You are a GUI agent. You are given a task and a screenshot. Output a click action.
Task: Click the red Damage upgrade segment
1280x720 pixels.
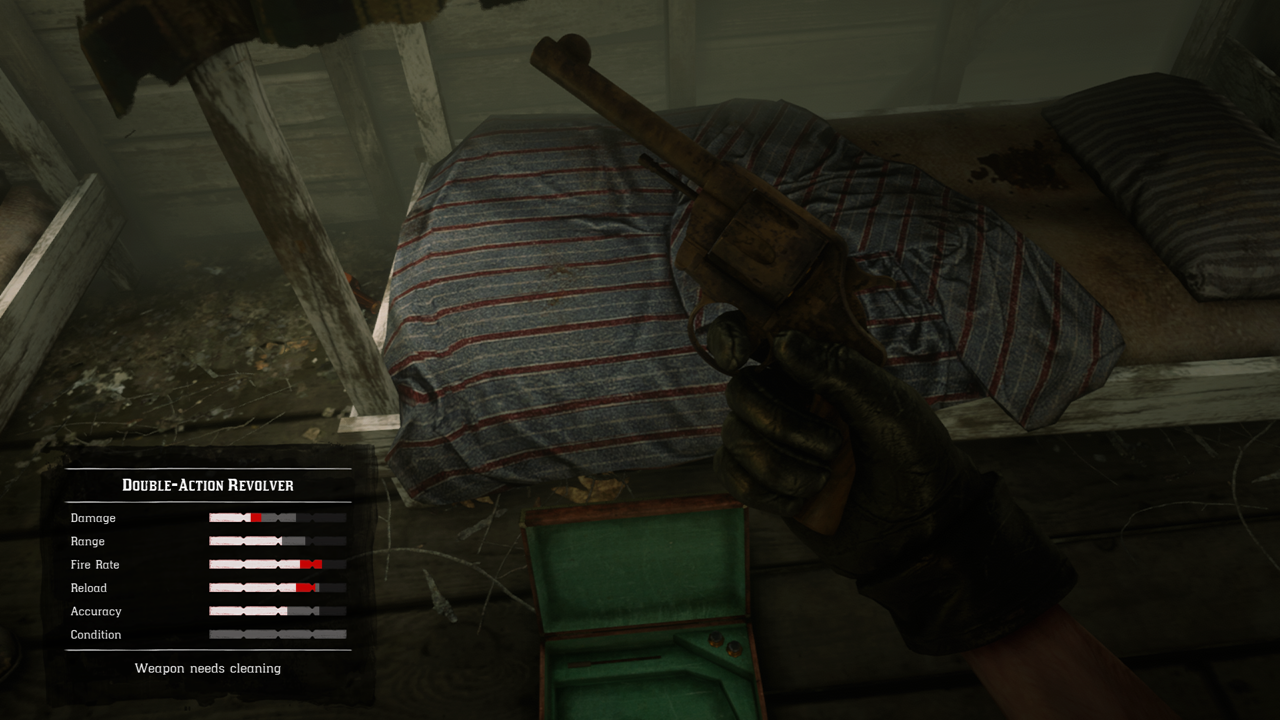coord(258,518)
